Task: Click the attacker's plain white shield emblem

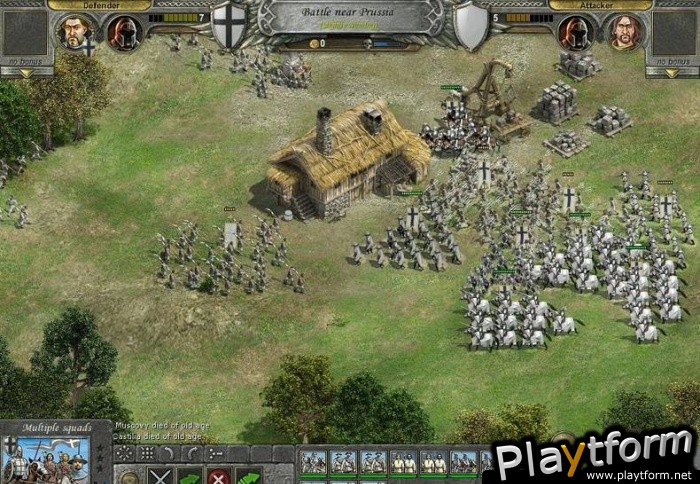Action: point(470,25)
